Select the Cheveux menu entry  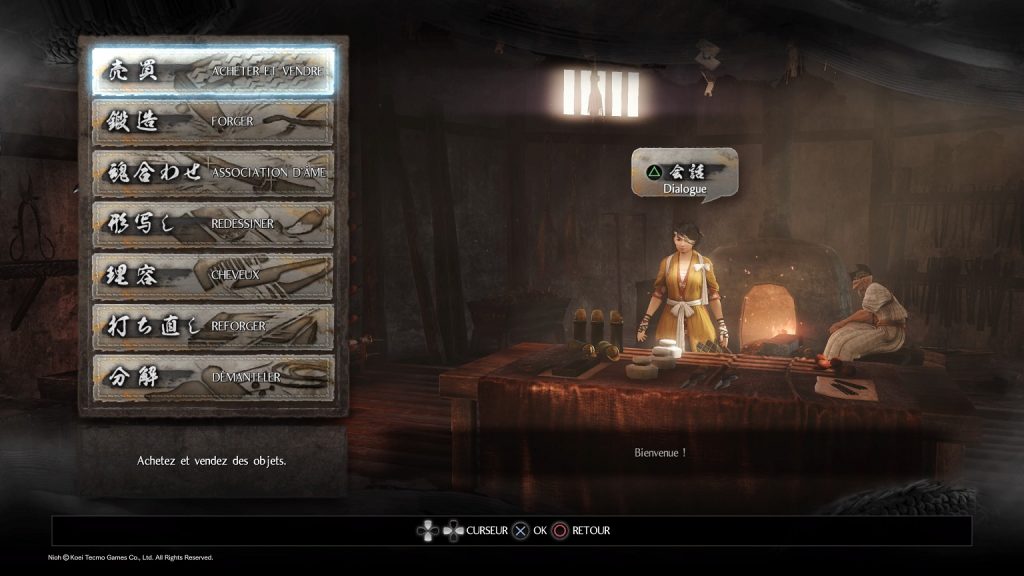[213, 275]
